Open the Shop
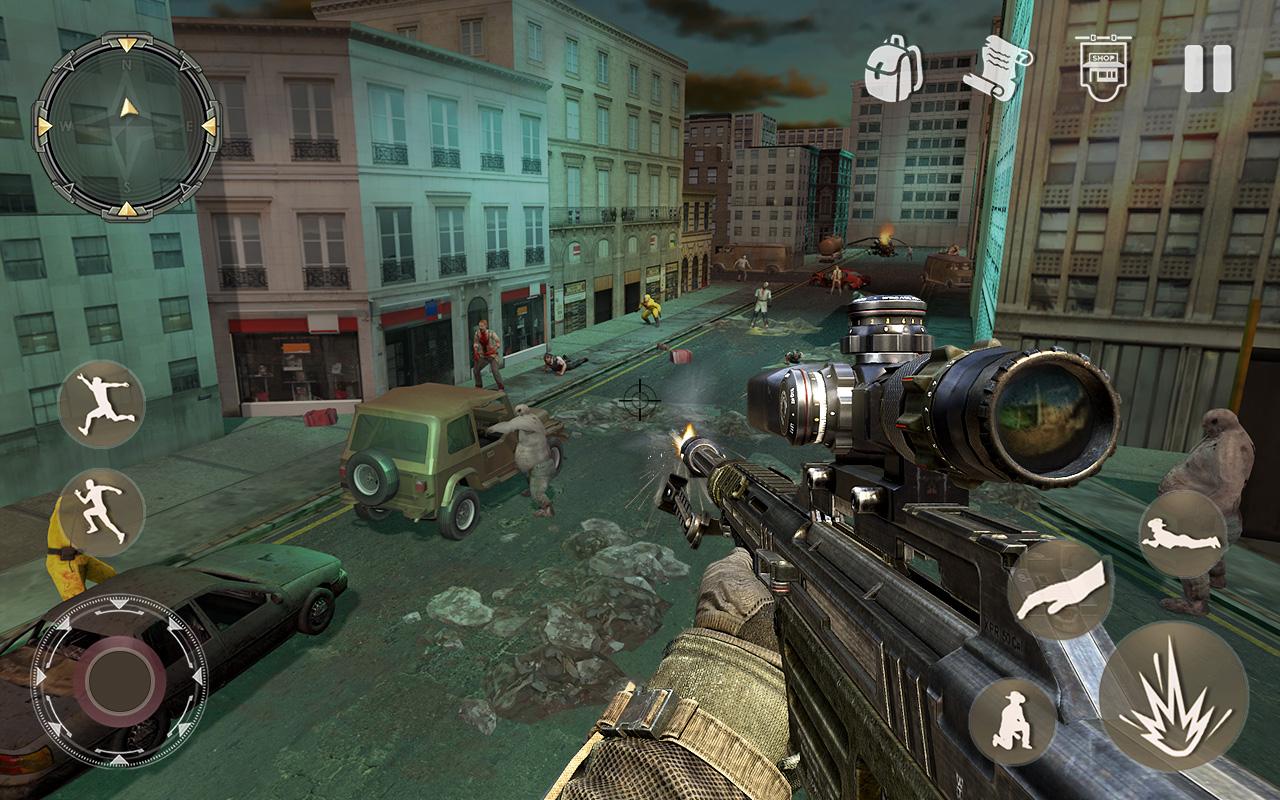The height and width of the screenshot is (800, 1280). pyautogui.click(x=1102, y=67)
